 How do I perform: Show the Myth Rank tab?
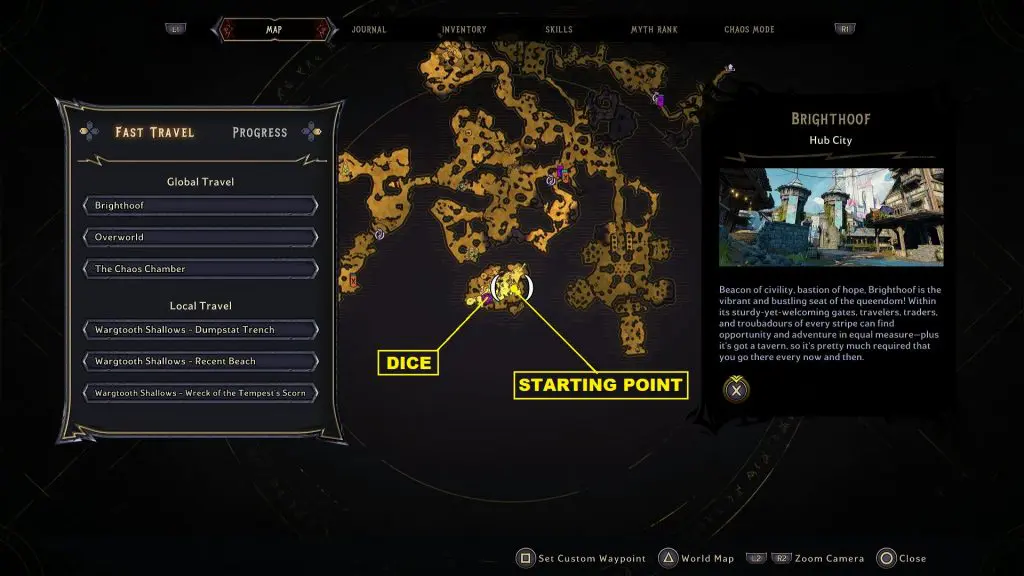click(x=654, y=30)
